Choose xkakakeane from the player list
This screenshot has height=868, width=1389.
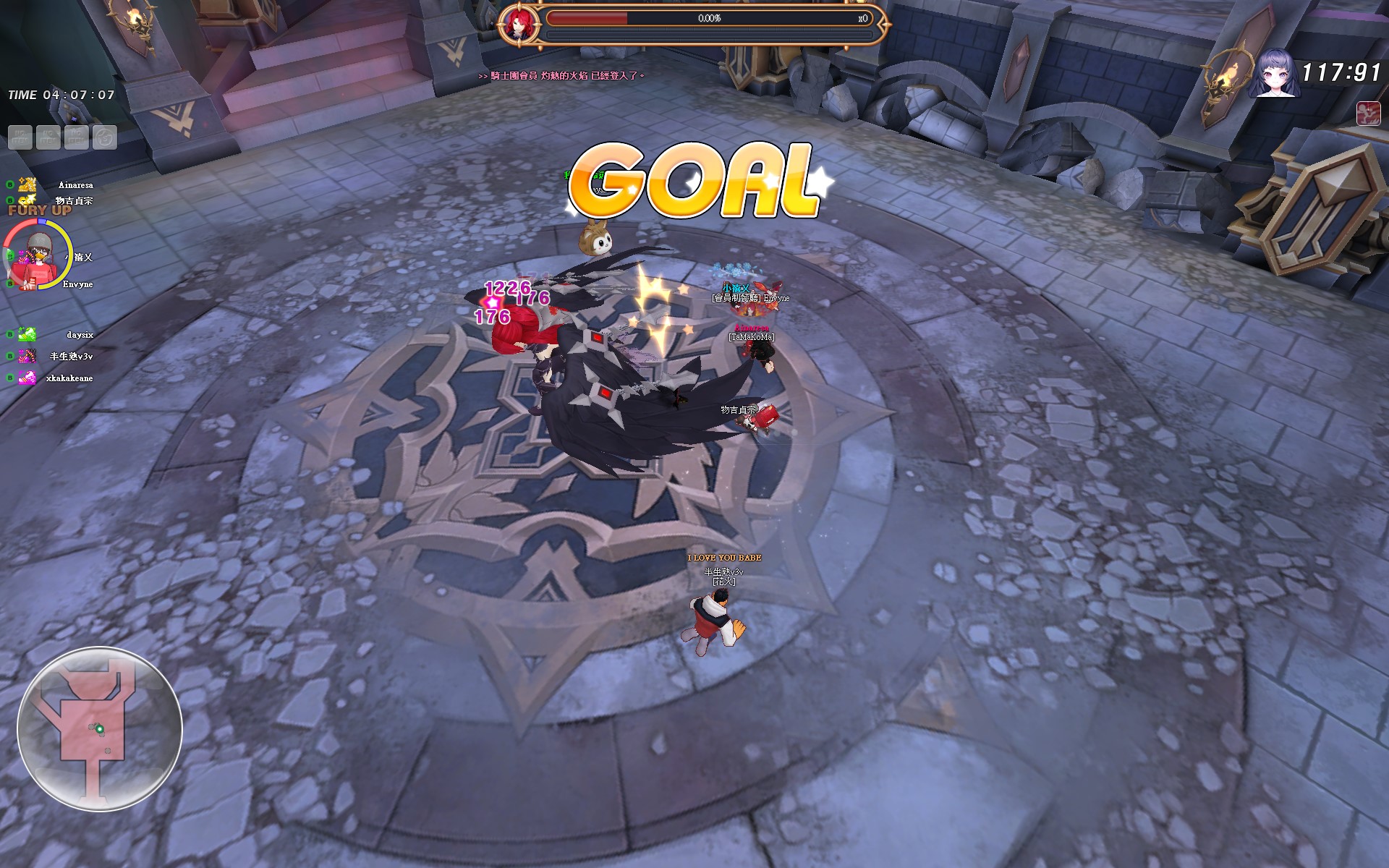click(69, 378)
